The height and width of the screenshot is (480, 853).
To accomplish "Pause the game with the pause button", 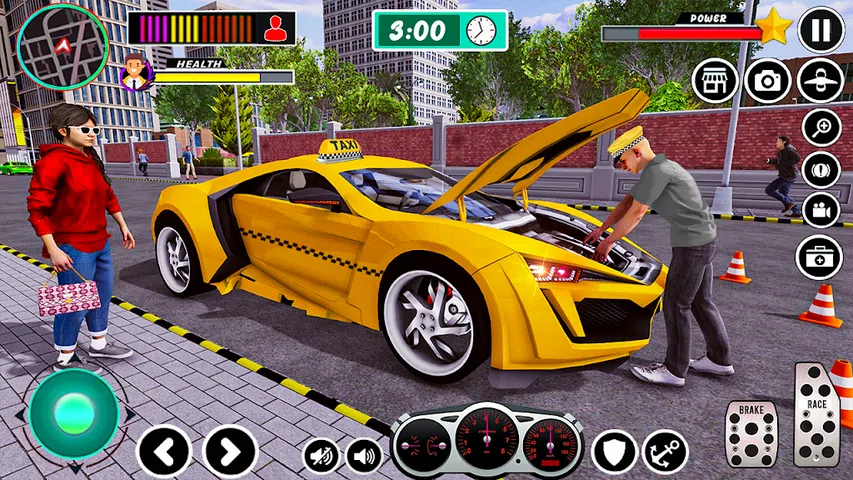I will (x=821, y=30).
